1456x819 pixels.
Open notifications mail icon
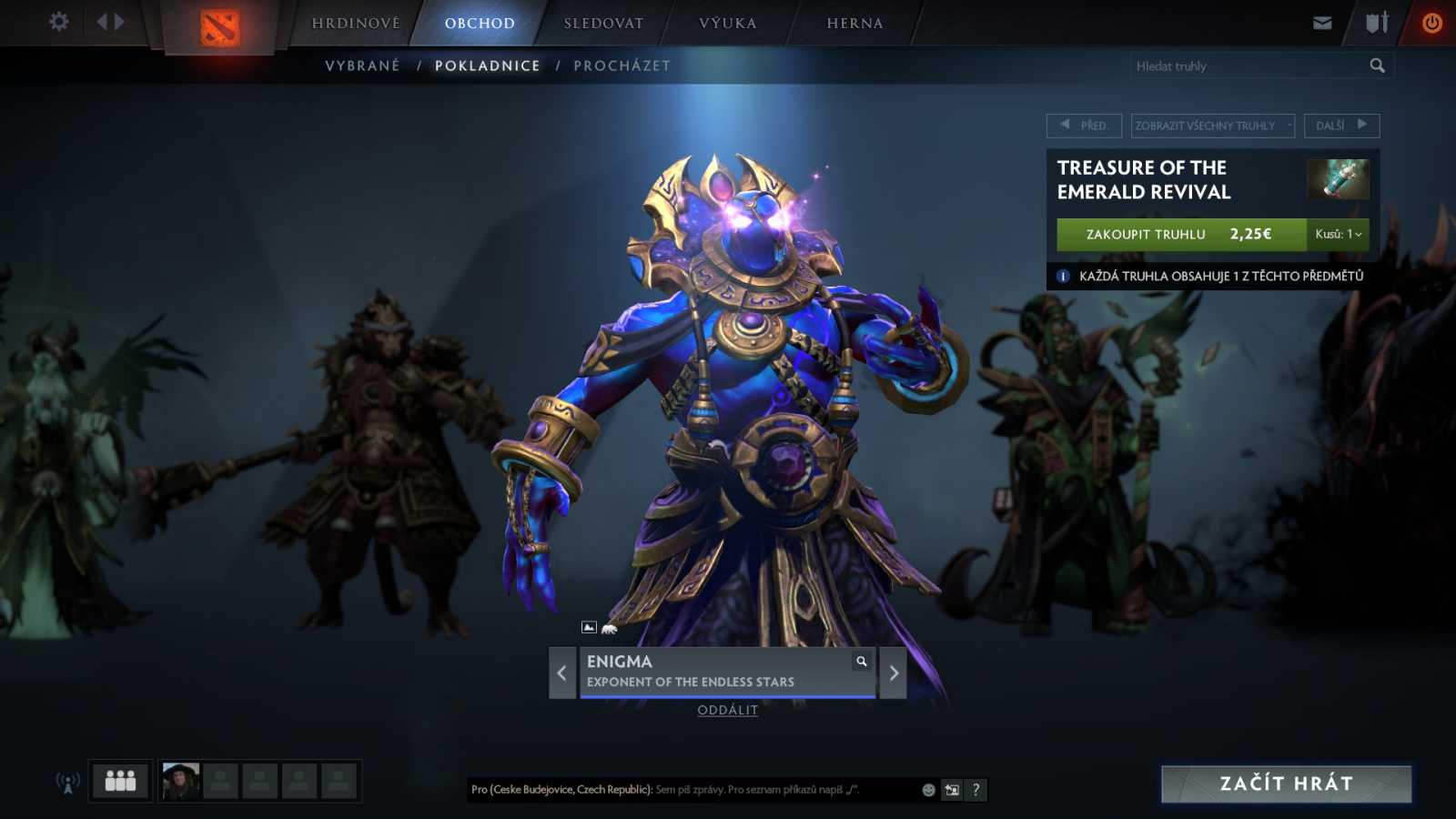(1321, 22)
